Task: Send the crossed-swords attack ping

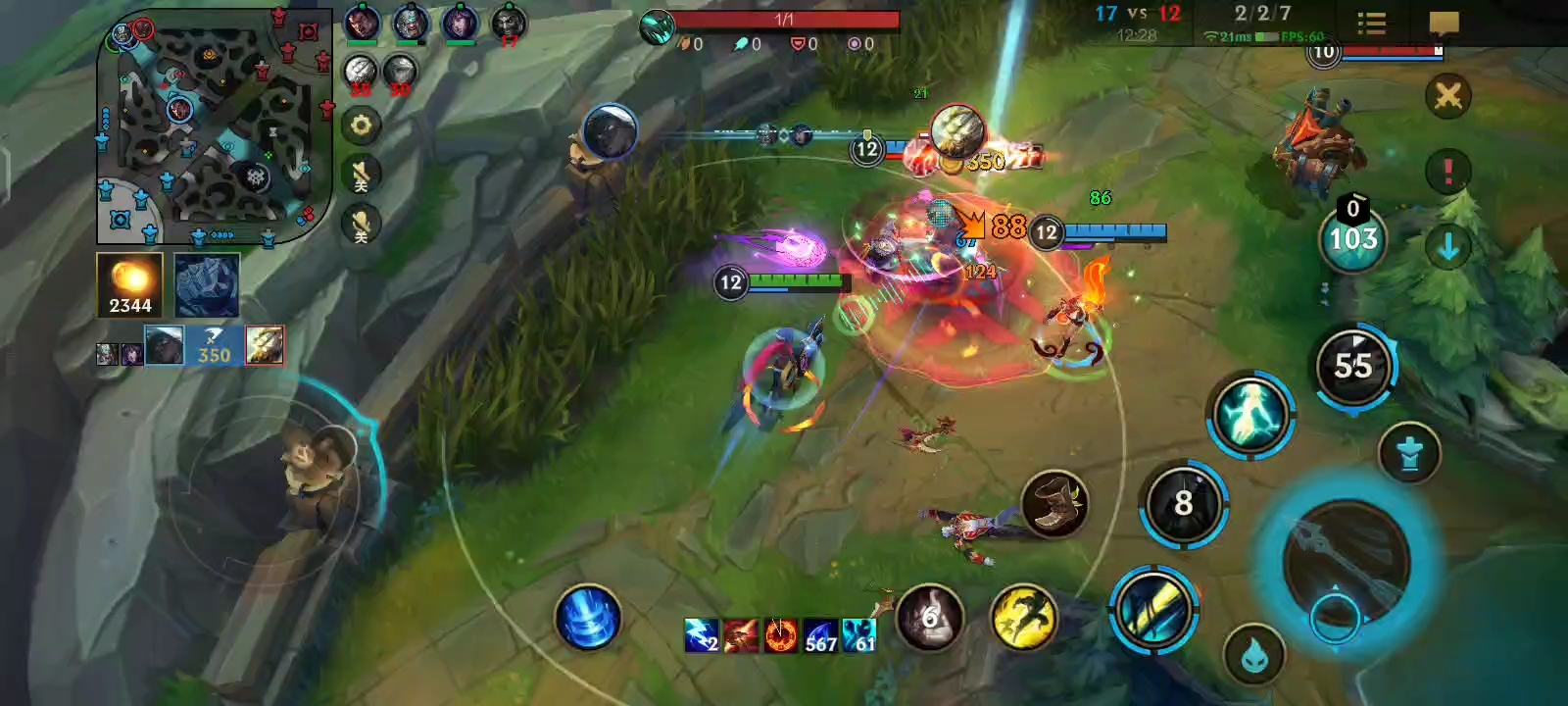Action: [1447, 96]
